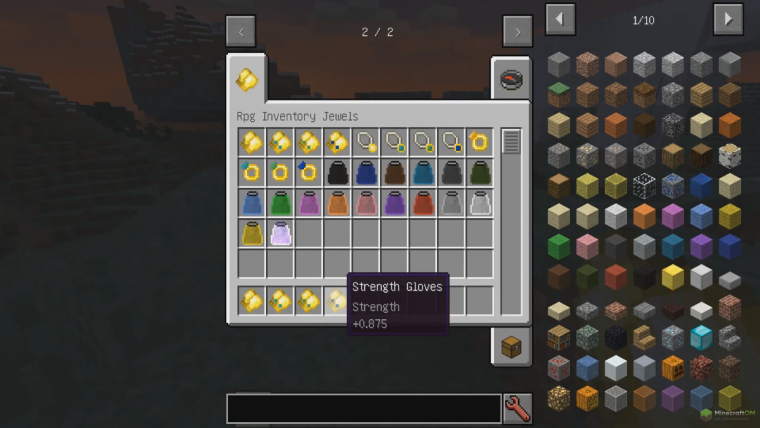The height and width of the screenshot is (428, 760).
Task: Click the red wrench options button
Action: coord(517,408)
